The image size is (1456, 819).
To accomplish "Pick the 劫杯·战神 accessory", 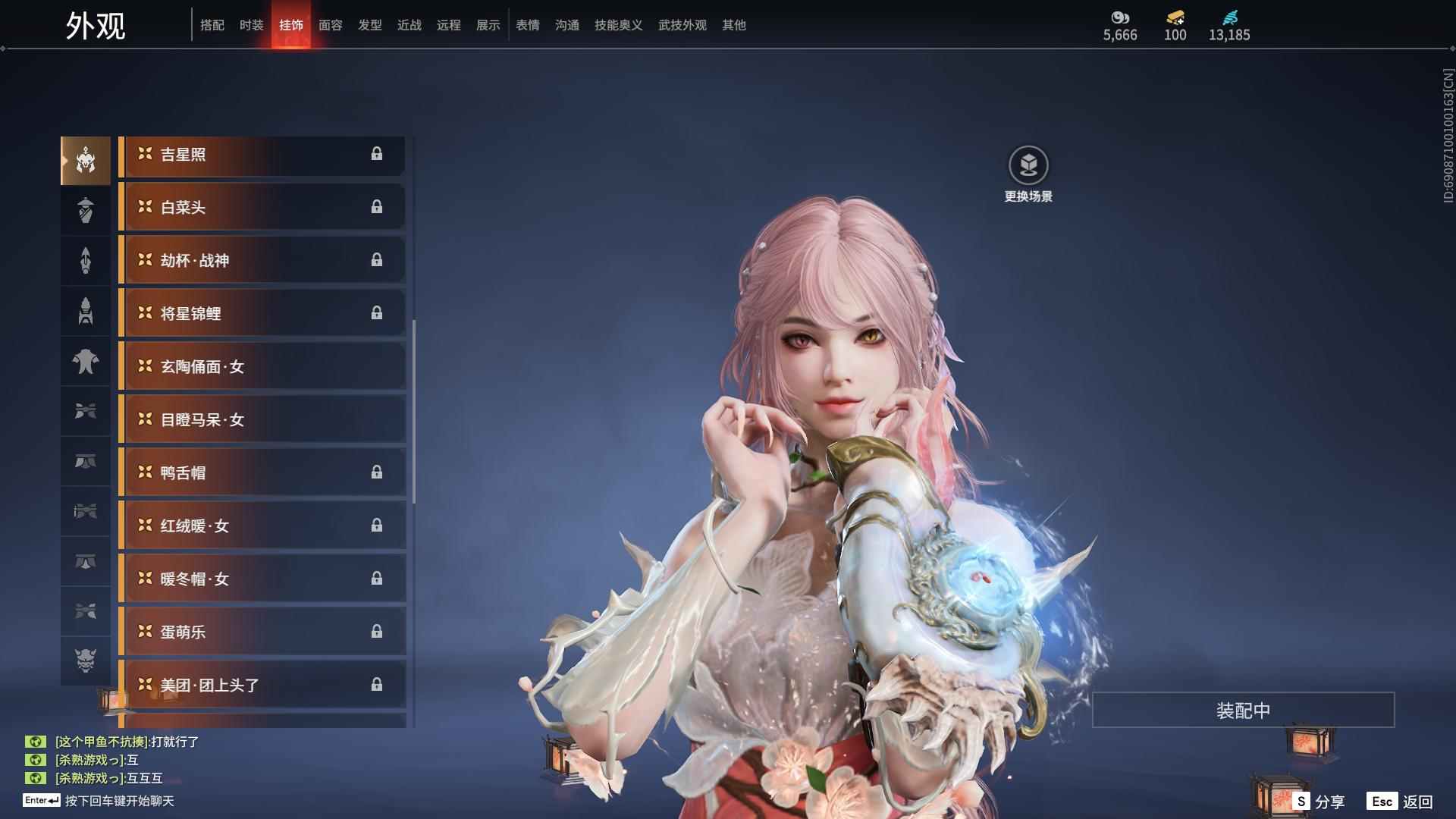I will click(262, 261).
